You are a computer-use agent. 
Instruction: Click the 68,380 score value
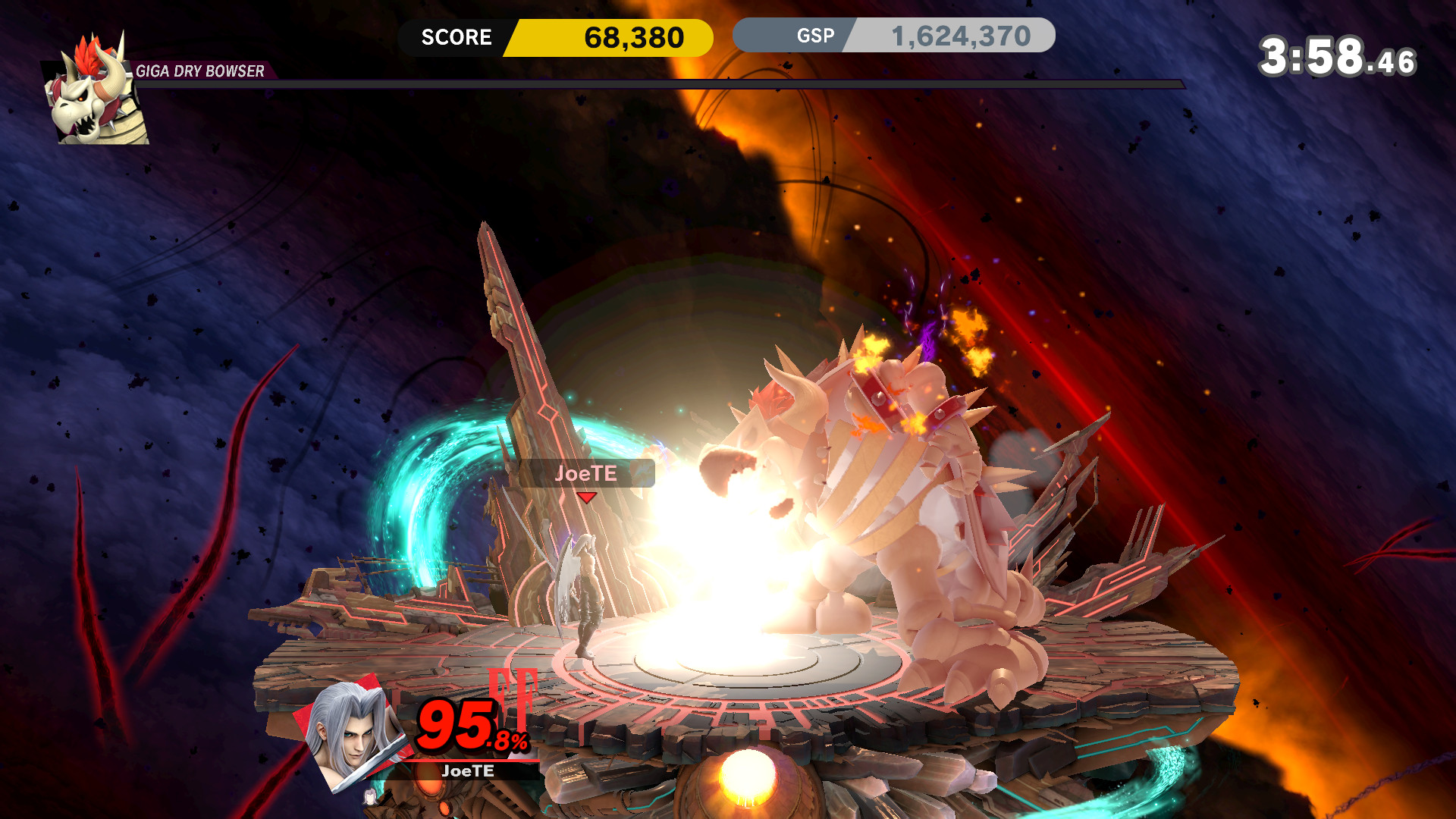(x=635, y=35)
